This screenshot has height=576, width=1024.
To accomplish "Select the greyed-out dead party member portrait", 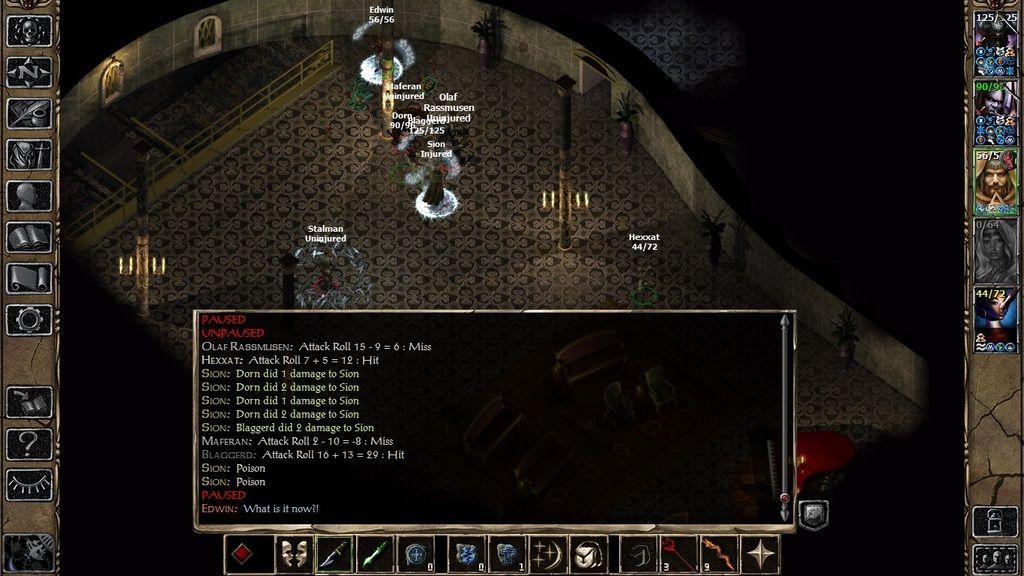I will pos(995,251).
